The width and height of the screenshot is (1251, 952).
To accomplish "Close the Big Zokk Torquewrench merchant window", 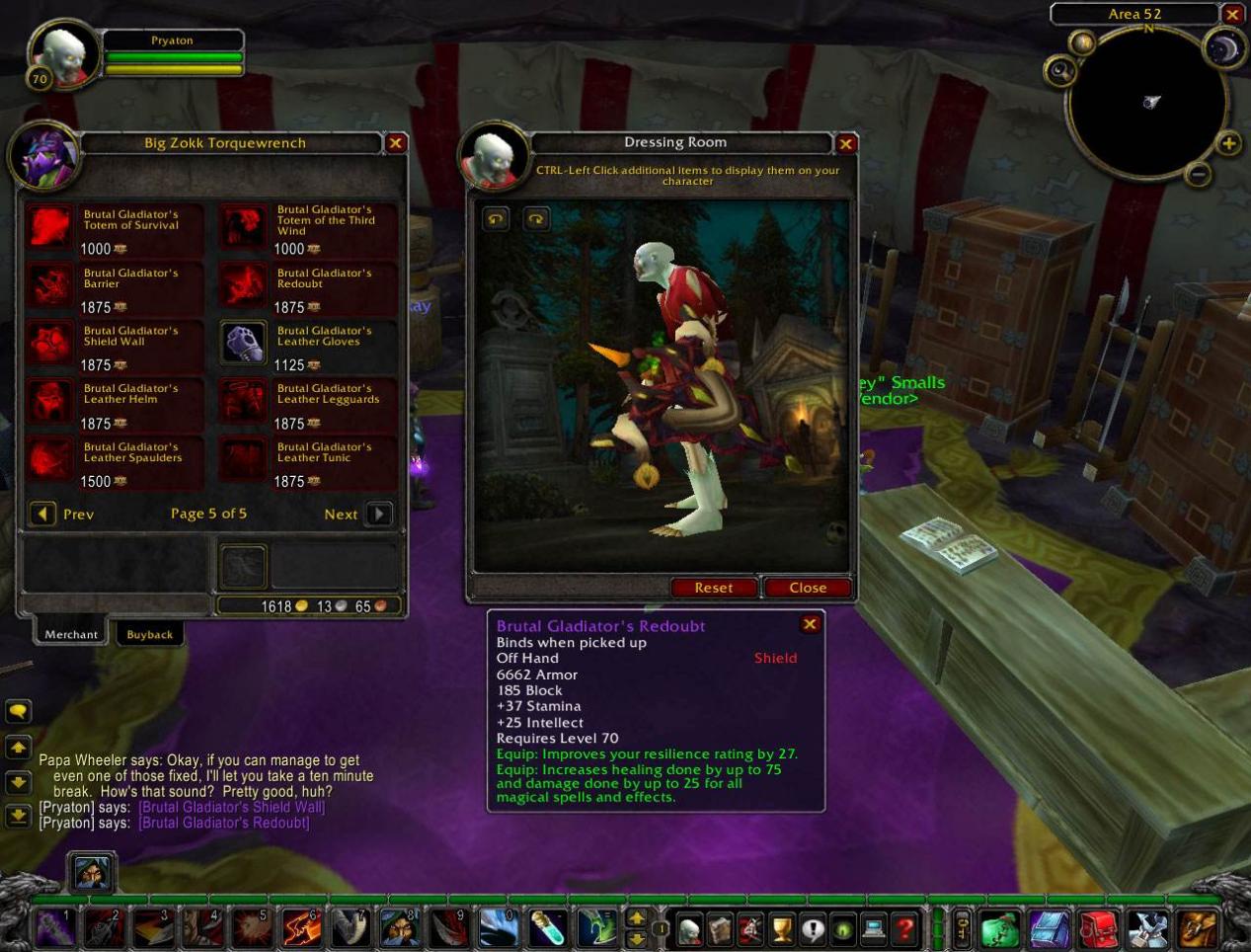I will [396, 143].
